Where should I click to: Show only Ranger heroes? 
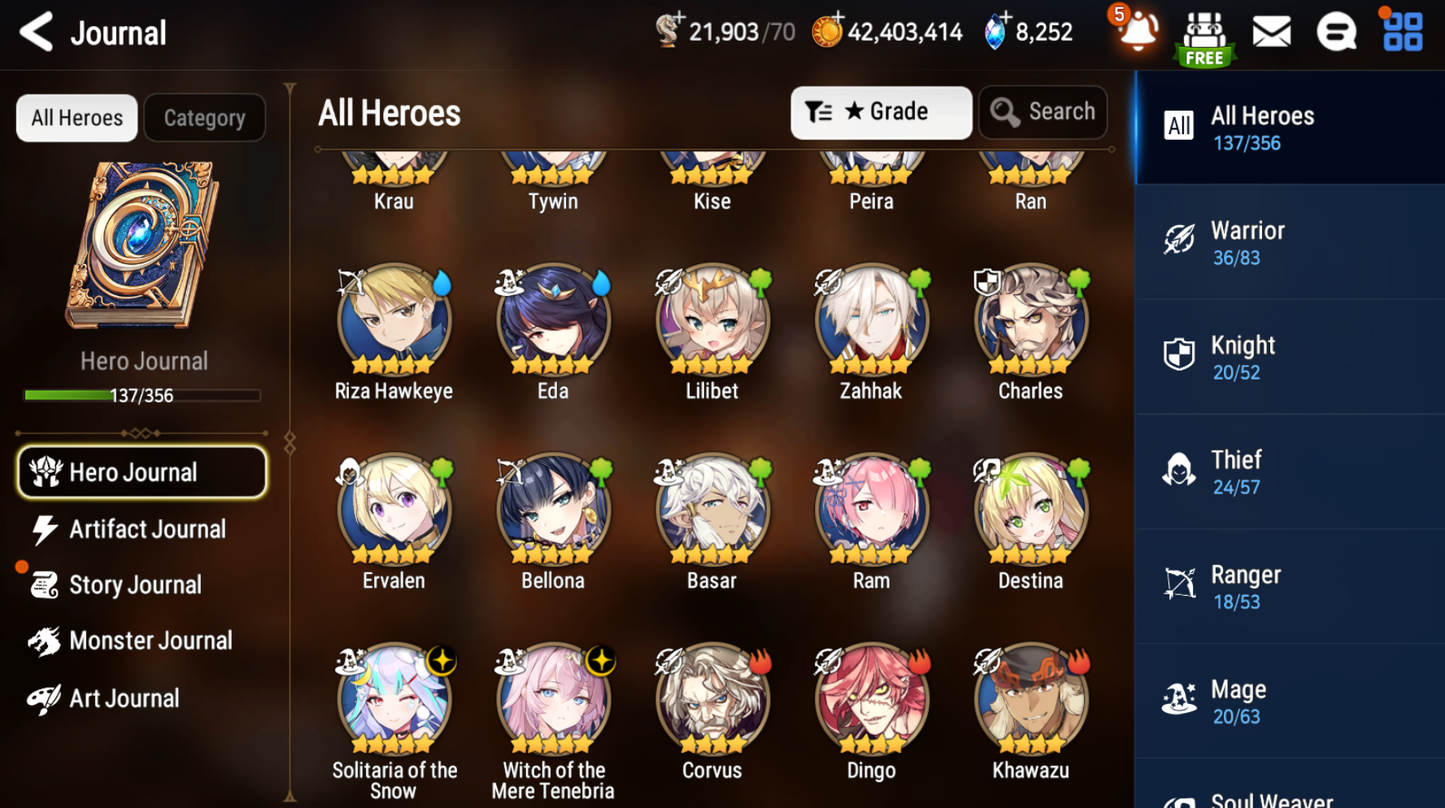(1289, 587)
